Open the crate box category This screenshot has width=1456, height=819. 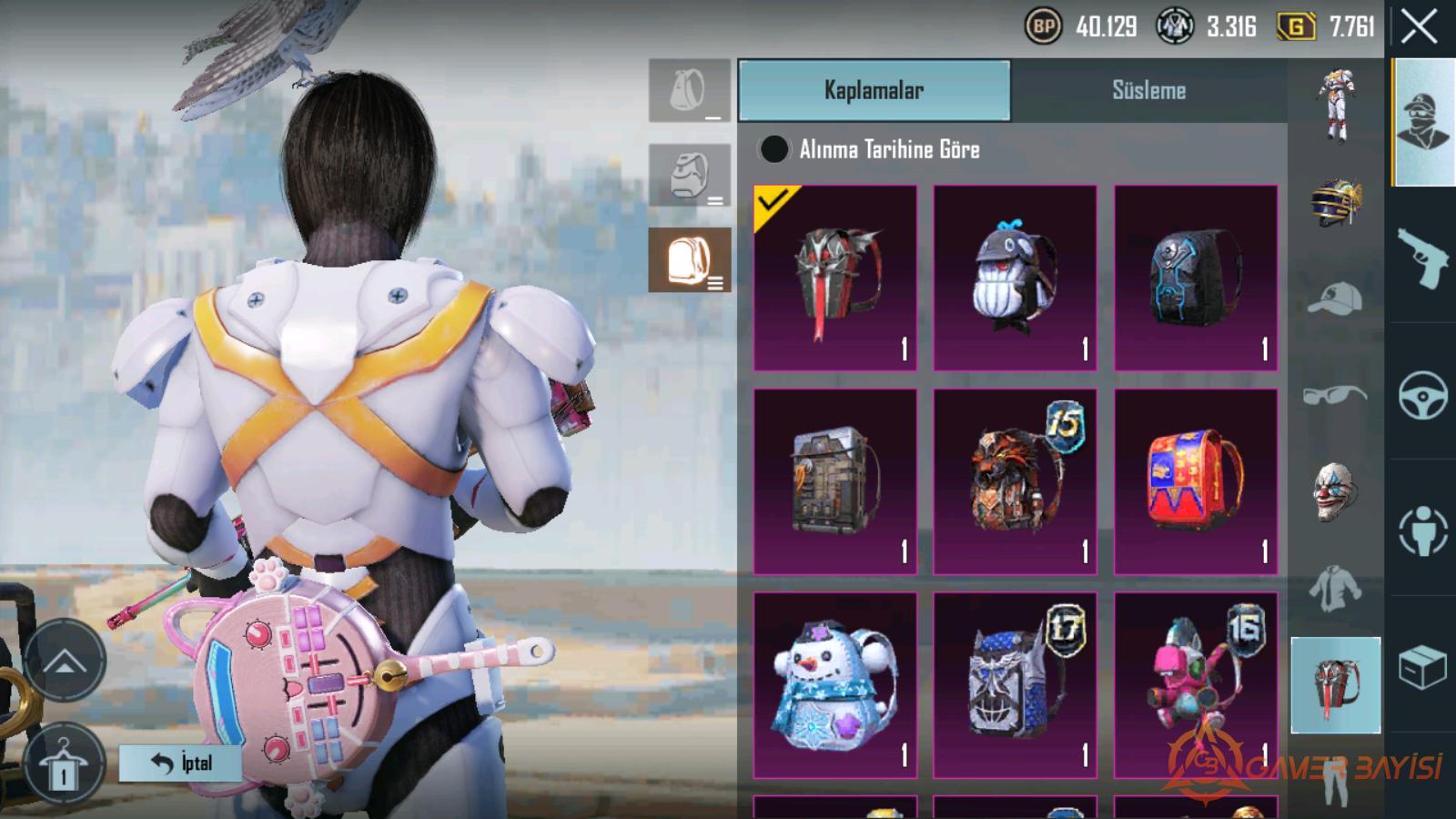(x=1422, y=669)
